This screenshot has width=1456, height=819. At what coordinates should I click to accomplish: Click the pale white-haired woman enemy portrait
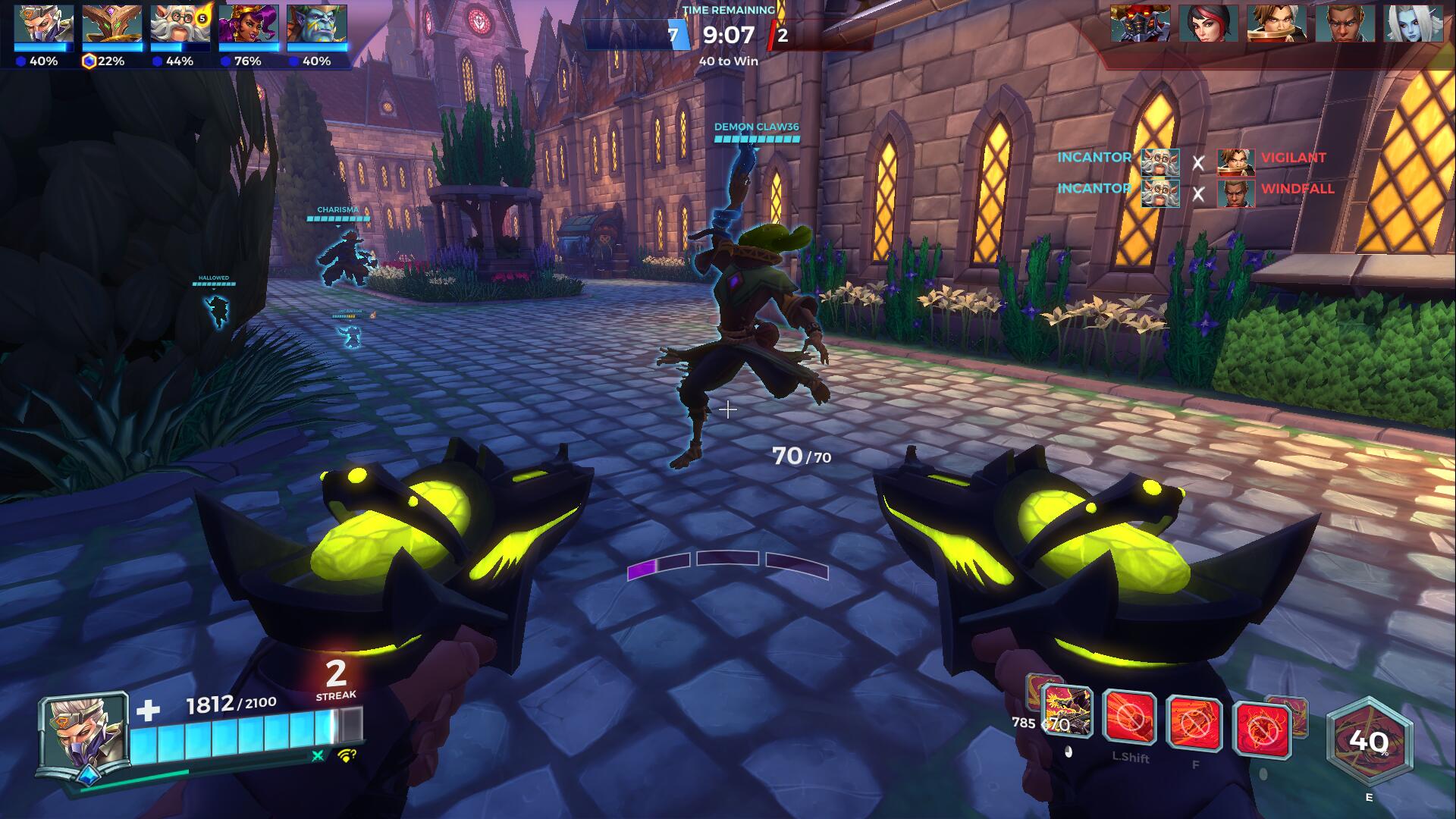1413,24
